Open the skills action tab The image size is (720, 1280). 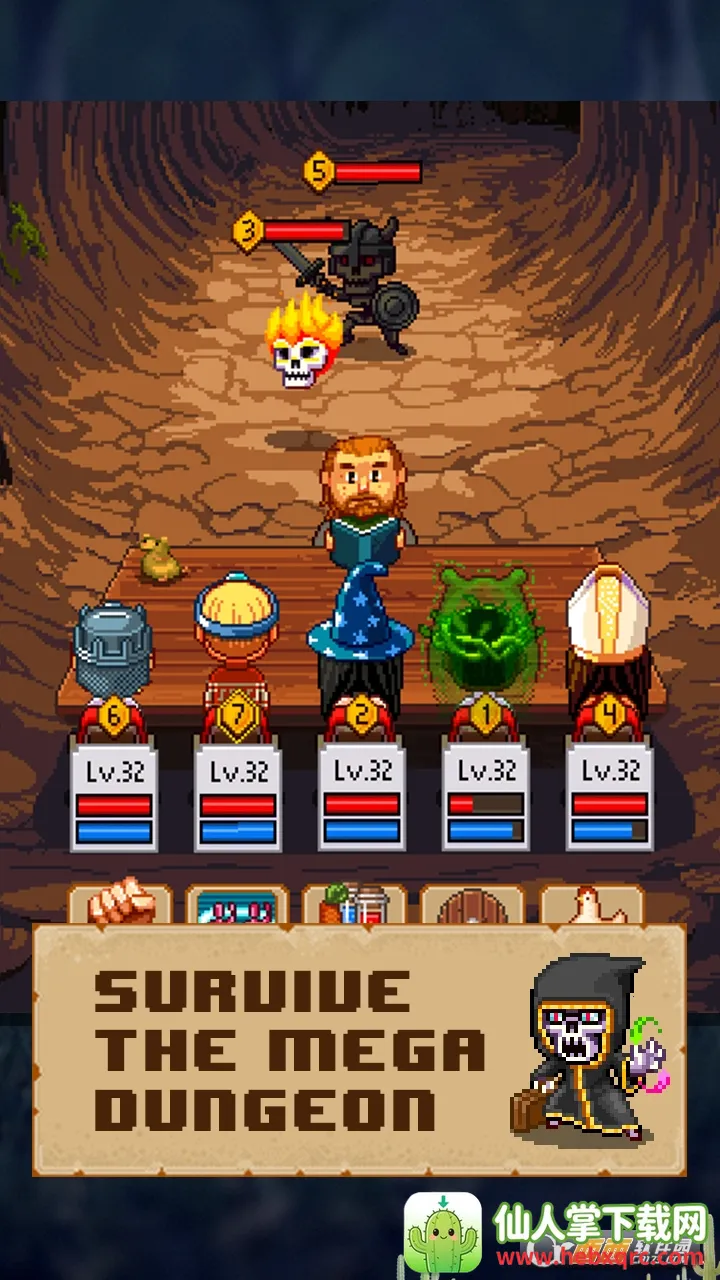pos(236,905)
